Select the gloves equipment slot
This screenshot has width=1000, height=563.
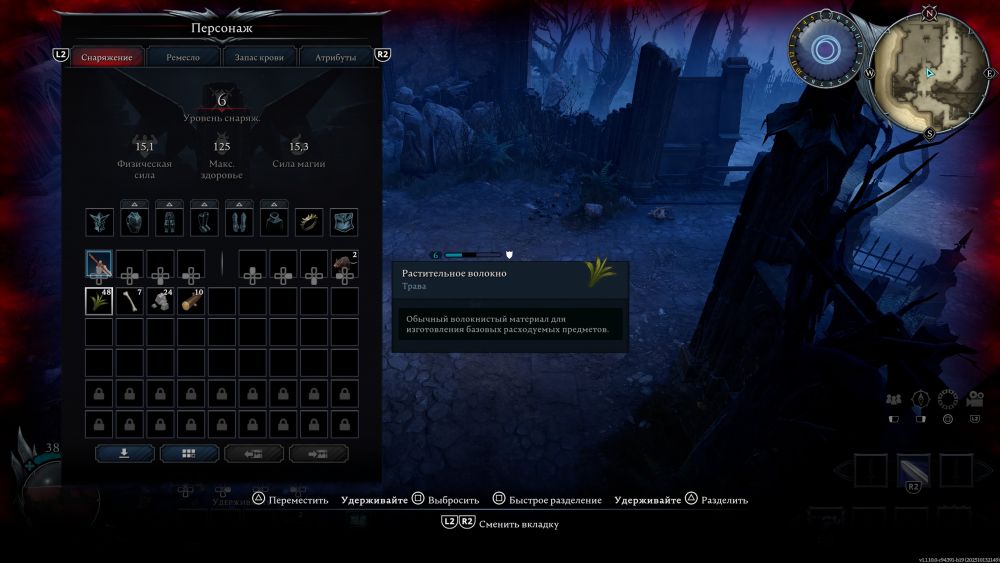[x=239, y=222]
